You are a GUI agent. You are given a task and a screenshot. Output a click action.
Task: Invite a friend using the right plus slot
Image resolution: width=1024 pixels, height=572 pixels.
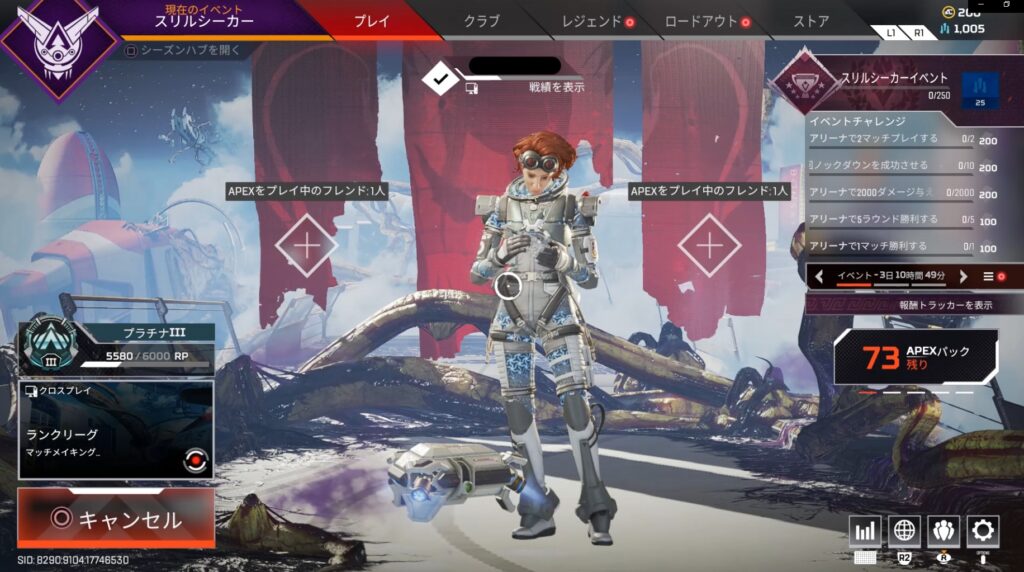tap(709, 244)
